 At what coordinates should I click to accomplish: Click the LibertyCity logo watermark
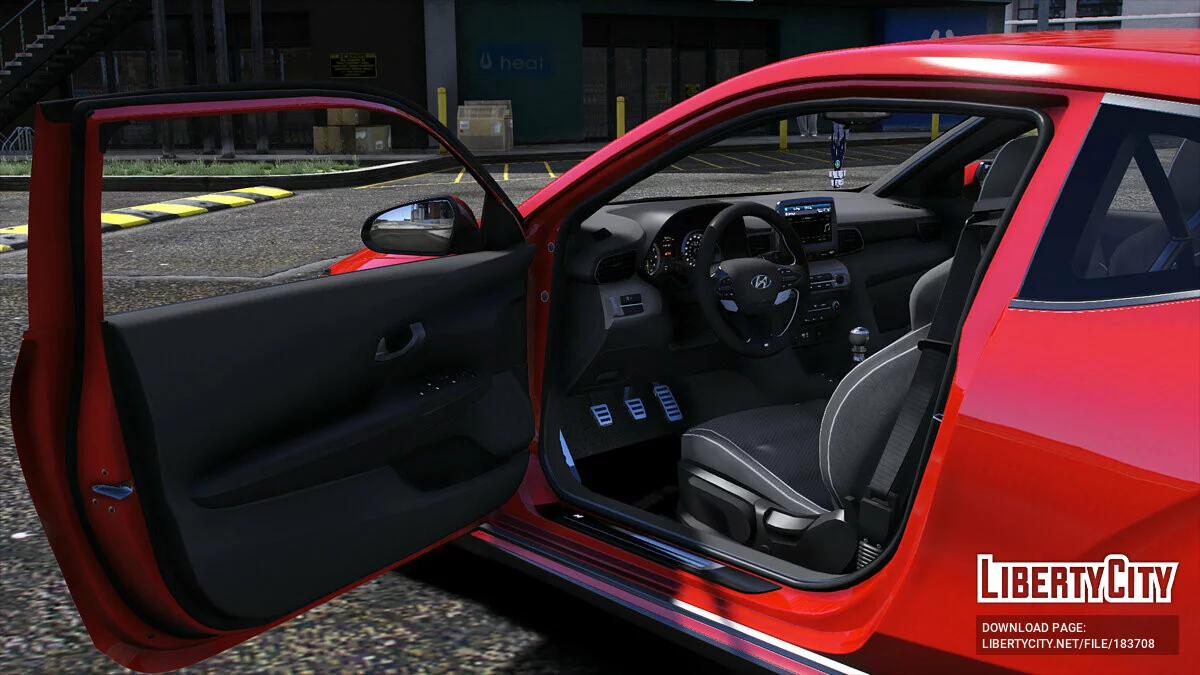coord(1077,579)
